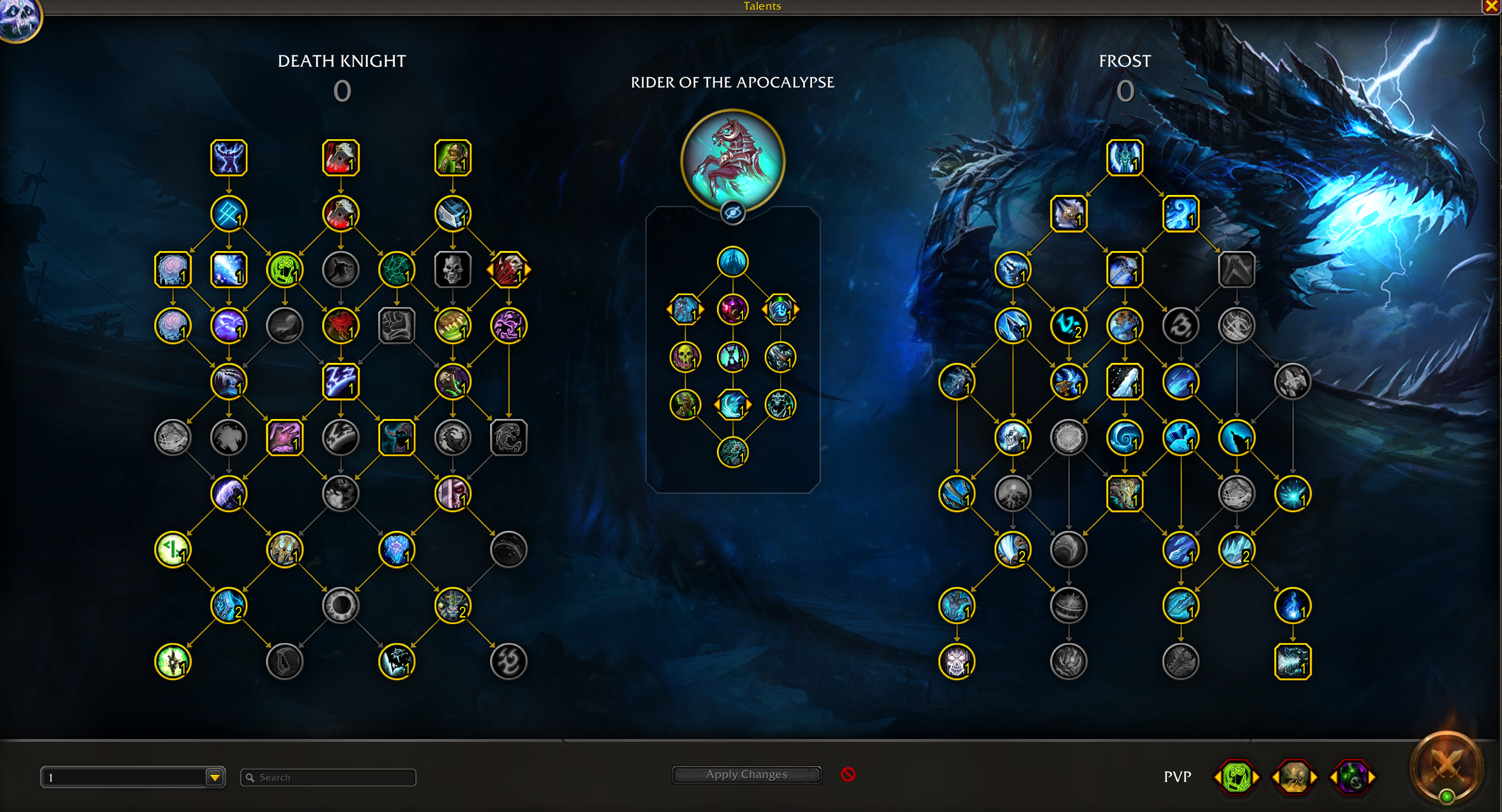The image size is (1502, 812).
Task: Choose the blue lightning square class talent
Action: pyautogui.click(x=341, y=381)
